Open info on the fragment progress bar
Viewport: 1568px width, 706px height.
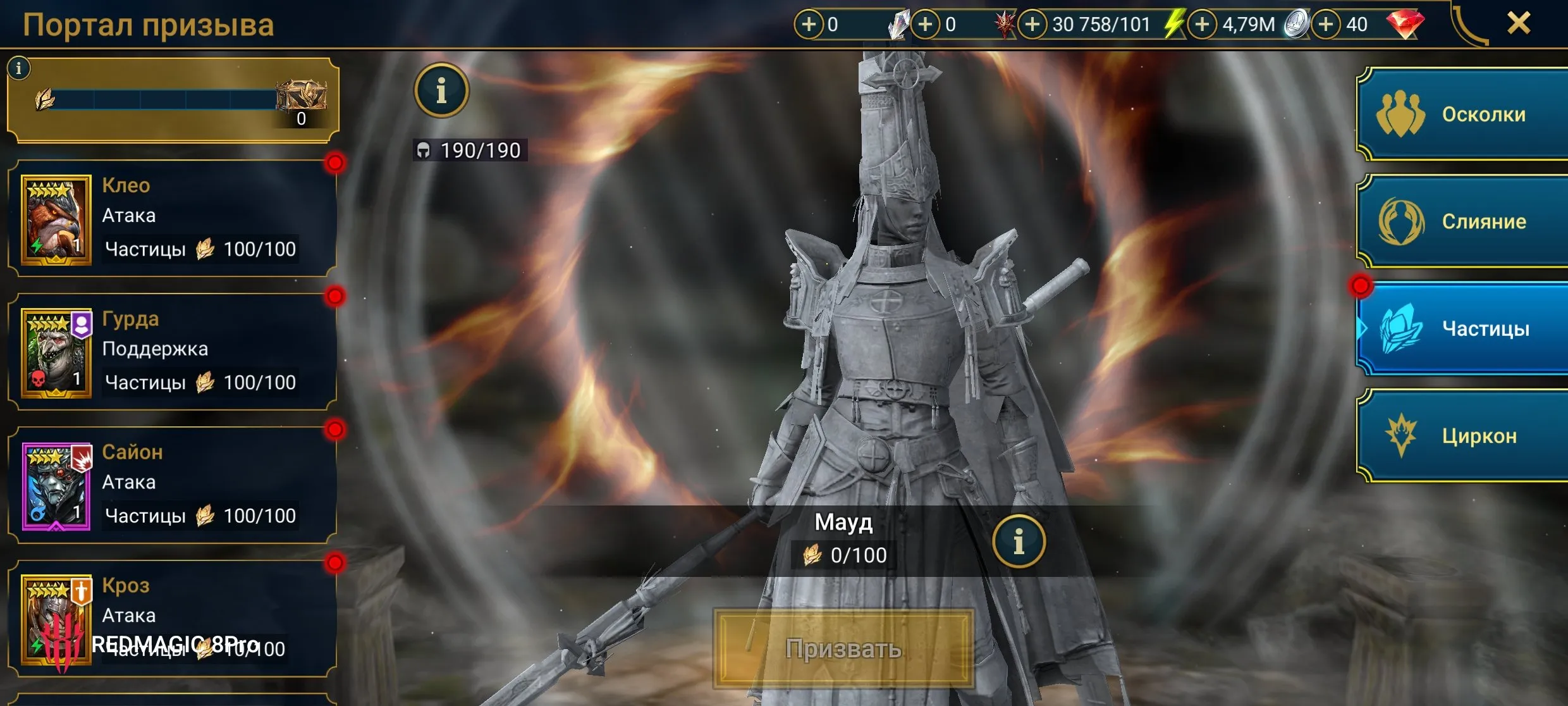pyautogui.click(x=19, y=68)
